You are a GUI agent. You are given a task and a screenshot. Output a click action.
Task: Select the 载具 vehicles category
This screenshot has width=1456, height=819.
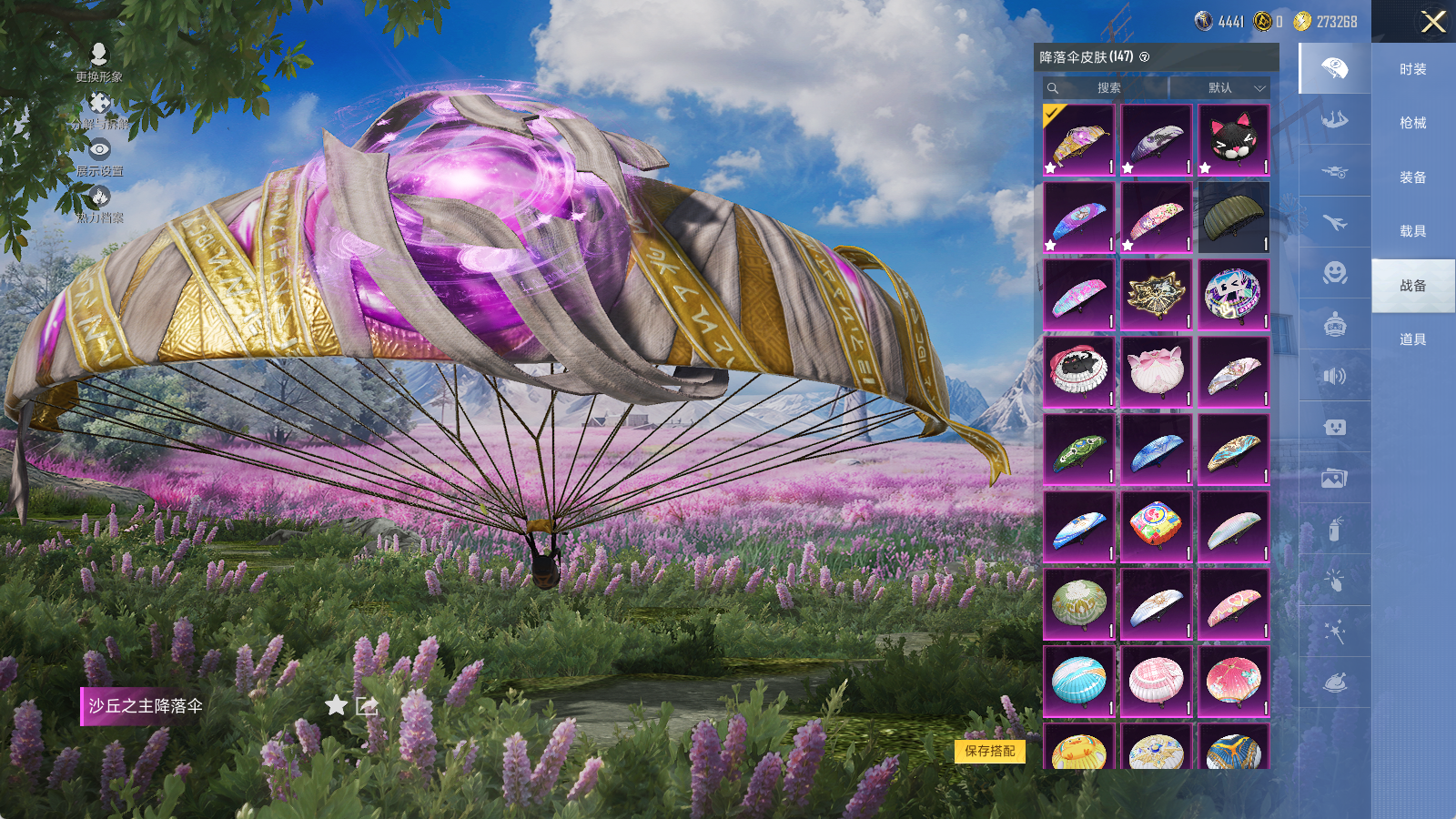click(1412, 231)
